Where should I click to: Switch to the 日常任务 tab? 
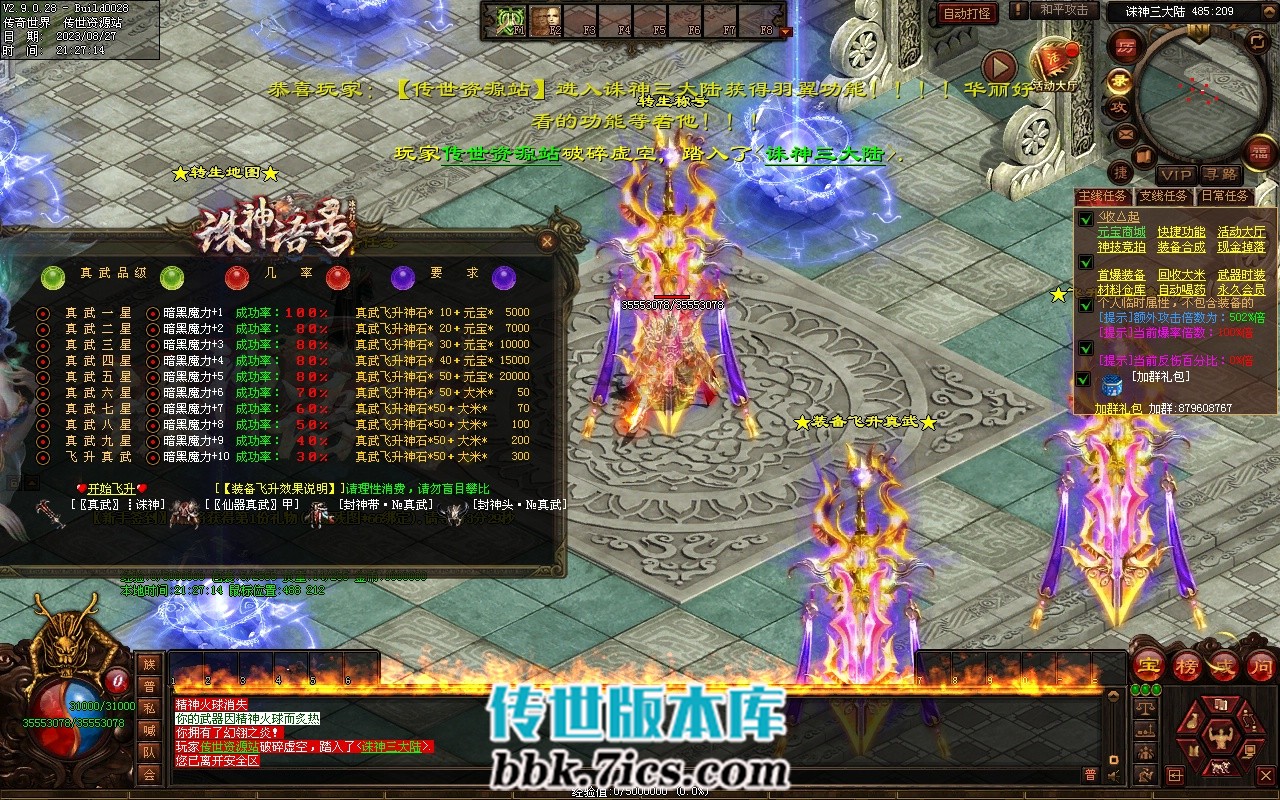(x=1225, y=196)
